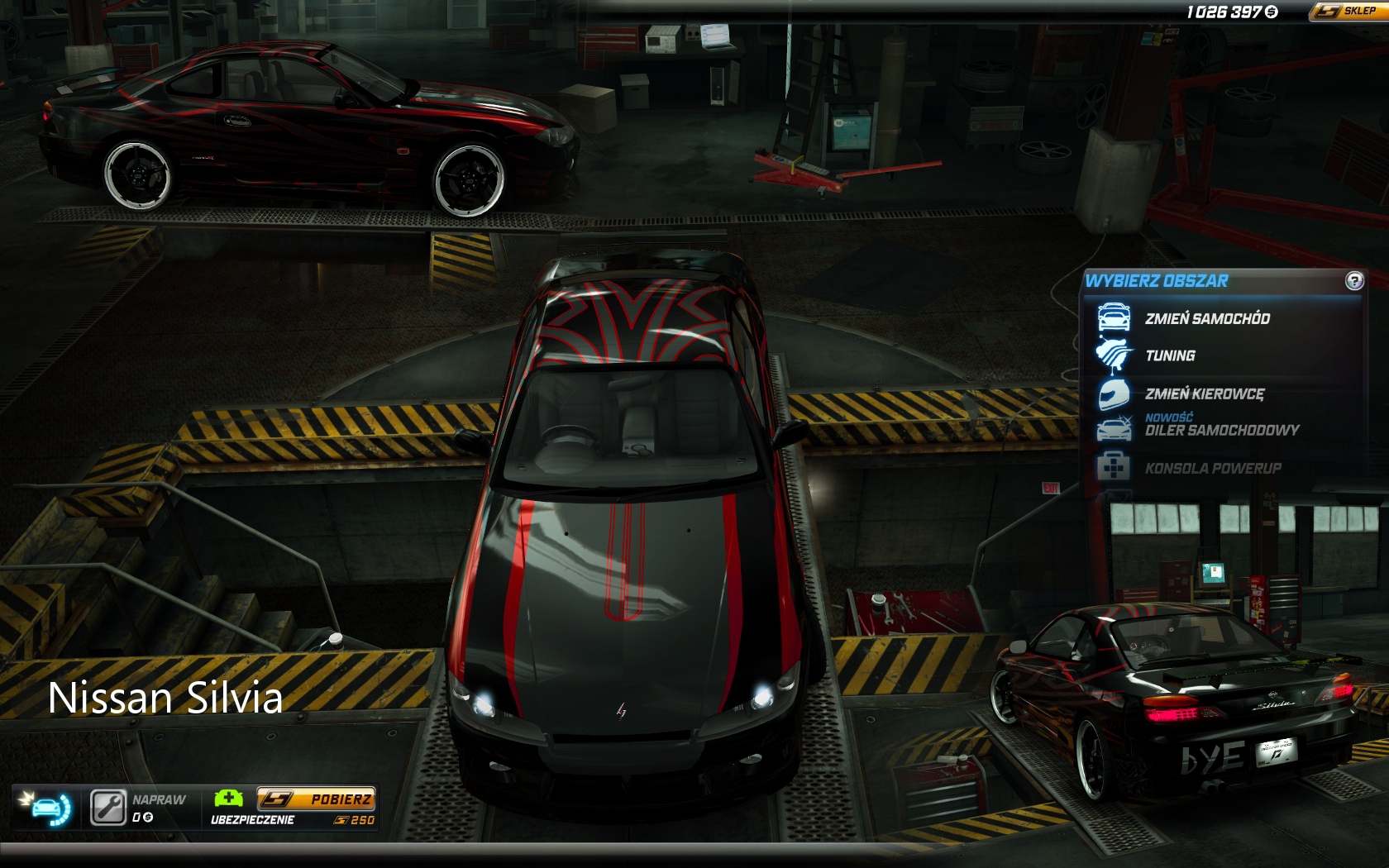Open DILER SAMOCHODOWY car dealer
1389x868 pixels.
[1221, 430]
